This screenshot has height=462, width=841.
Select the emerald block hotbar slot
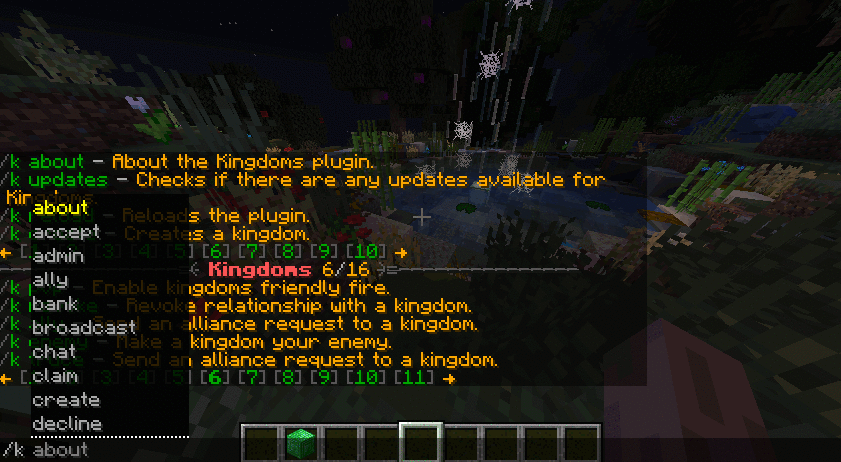[300, 441]
